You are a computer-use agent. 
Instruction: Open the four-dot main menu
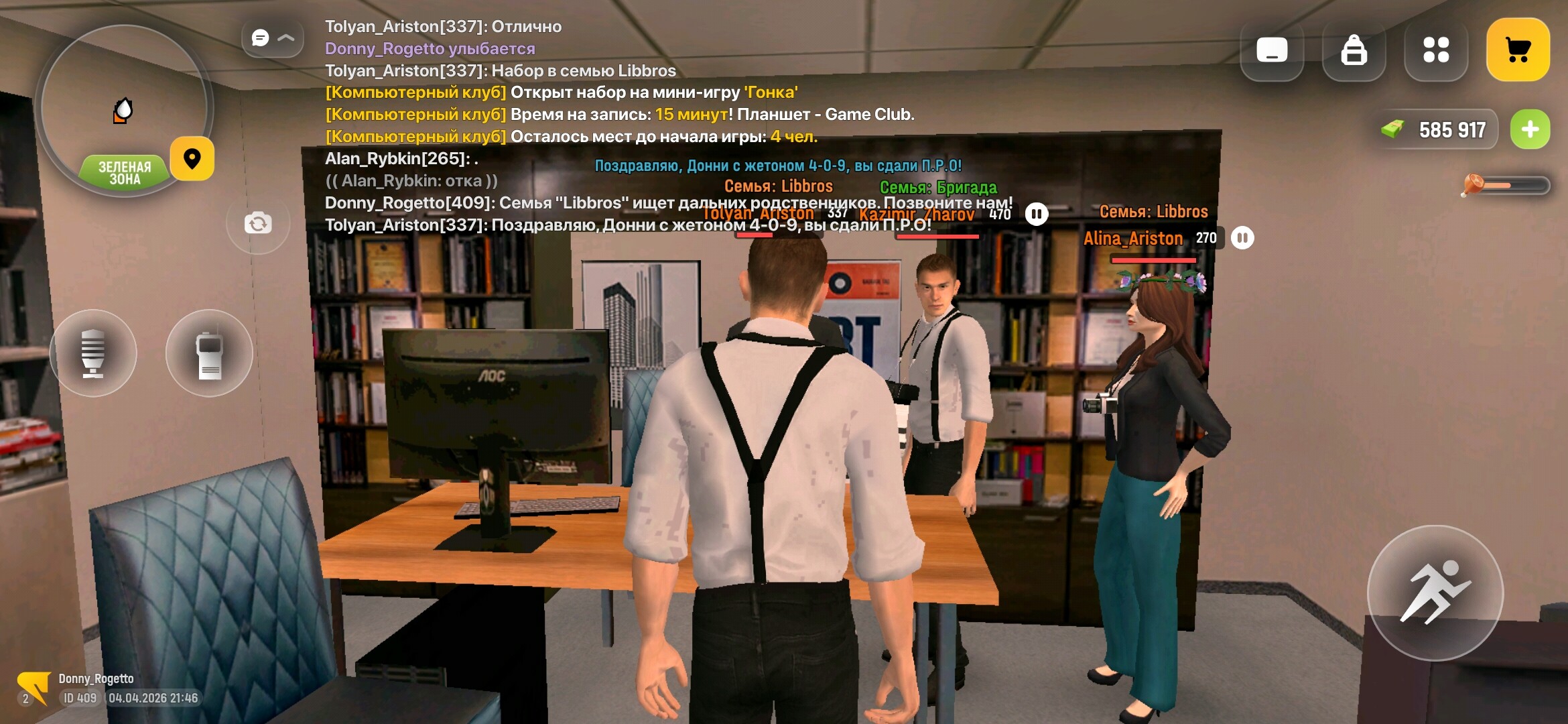(x=1435, y=50)
